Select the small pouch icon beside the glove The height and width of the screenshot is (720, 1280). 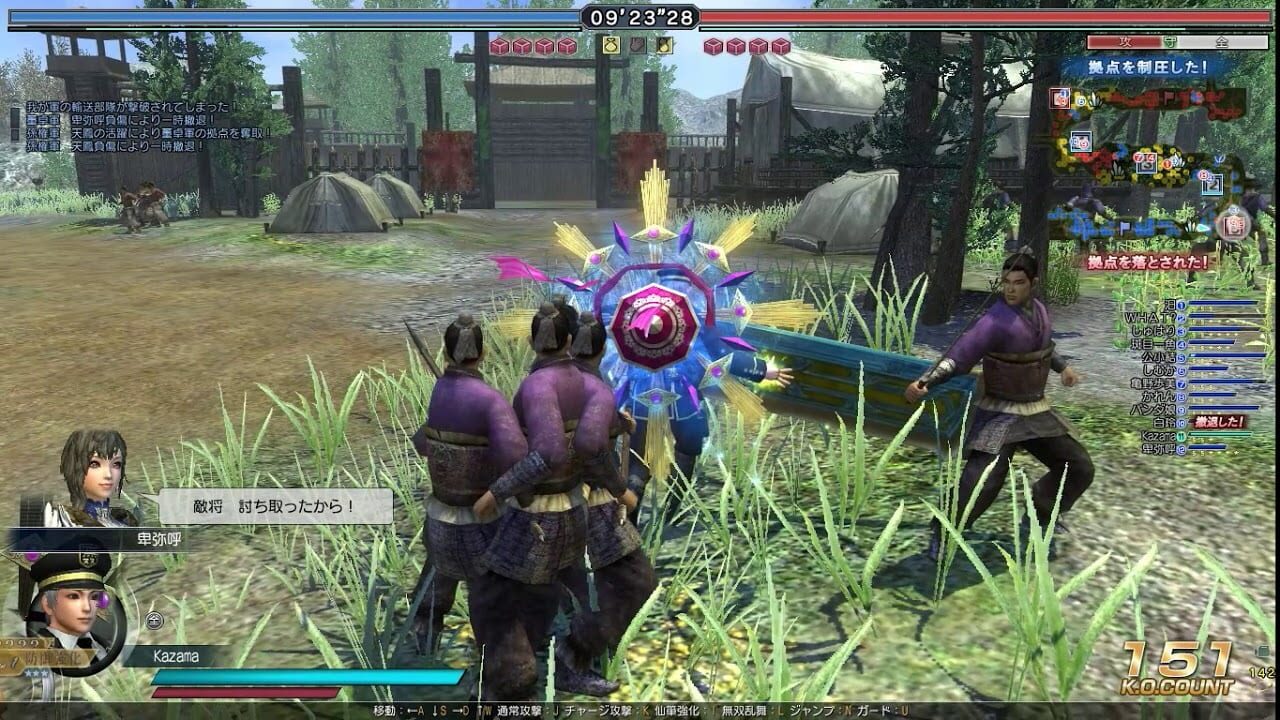coord(664,46)
